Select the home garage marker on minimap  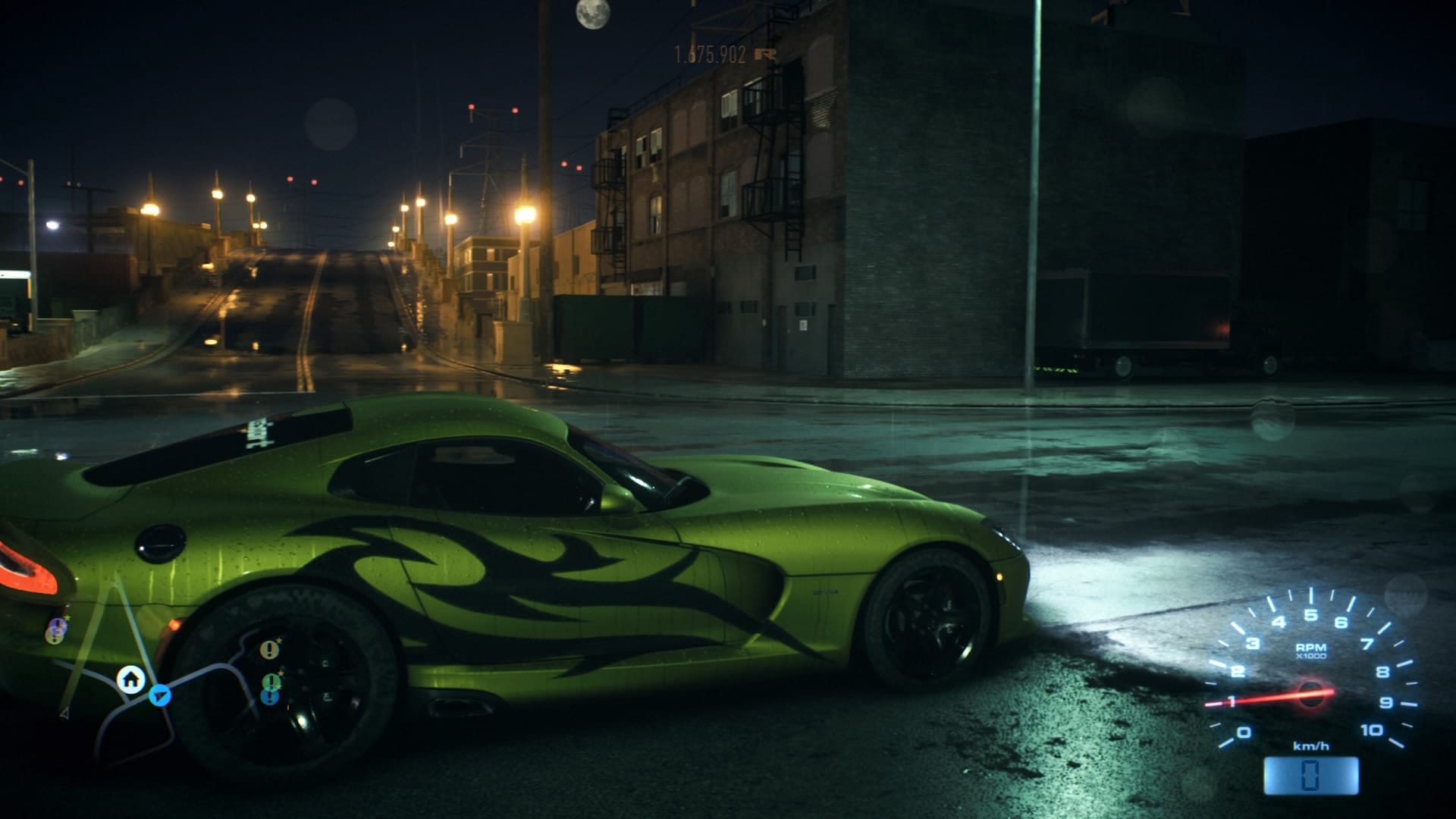[130, 679]
